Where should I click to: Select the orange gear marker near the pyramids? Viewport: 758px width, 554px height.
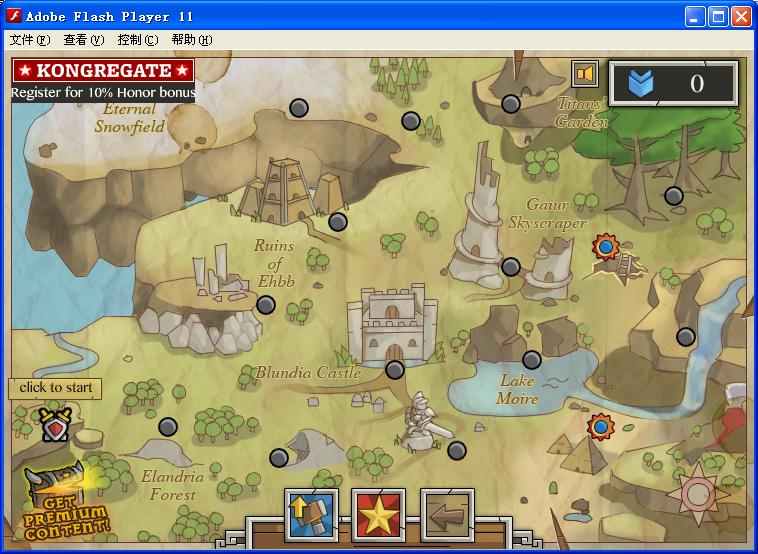point(601,427)
